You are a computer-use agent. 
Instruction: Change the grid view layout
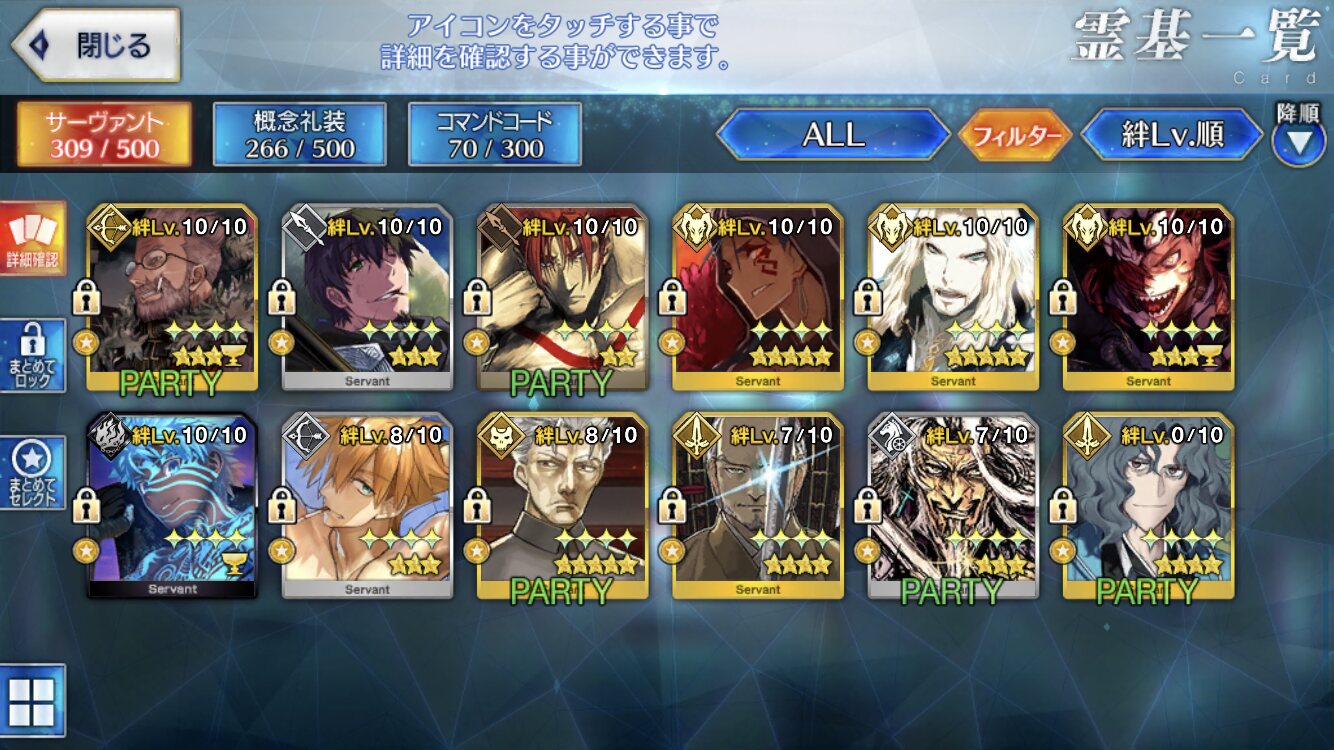tap(32, 700)
